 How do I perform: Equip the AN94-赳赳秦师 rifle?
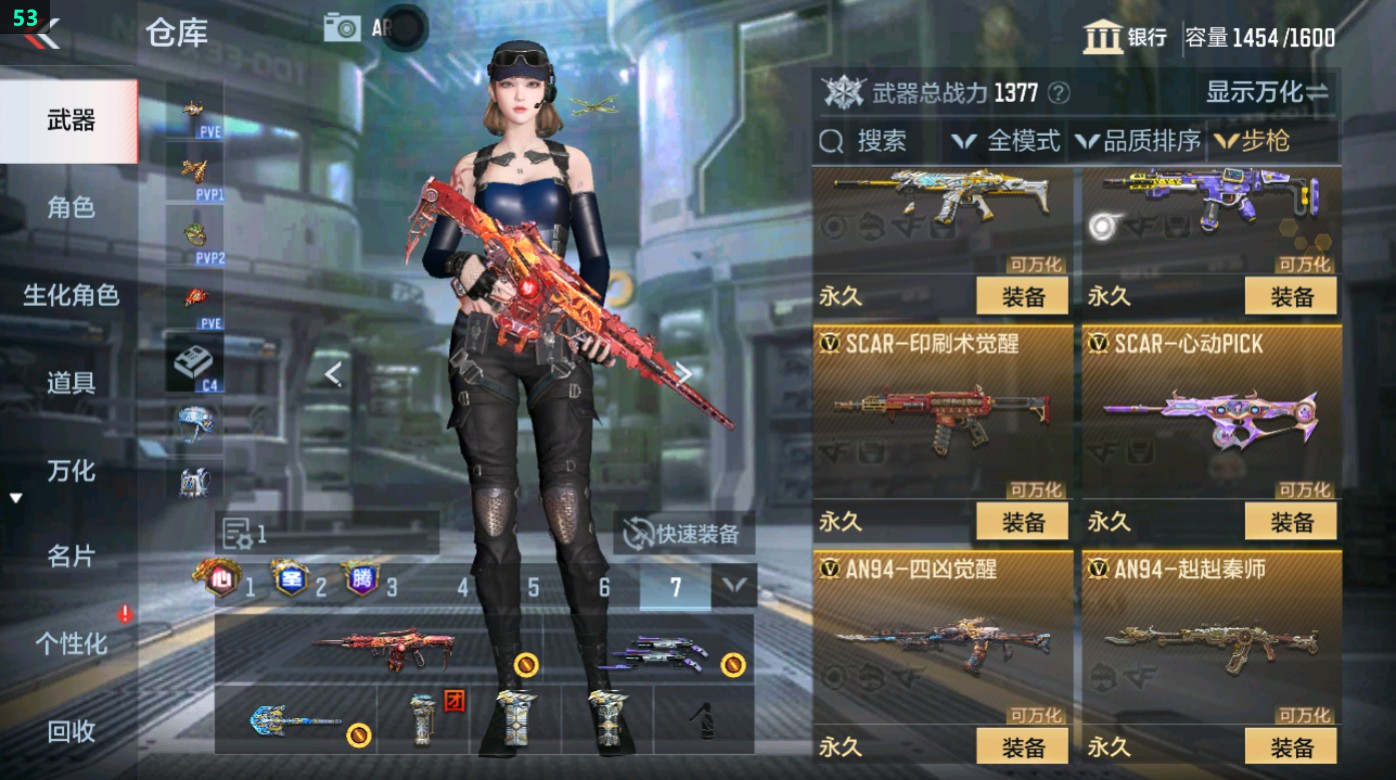(1293, 744)
